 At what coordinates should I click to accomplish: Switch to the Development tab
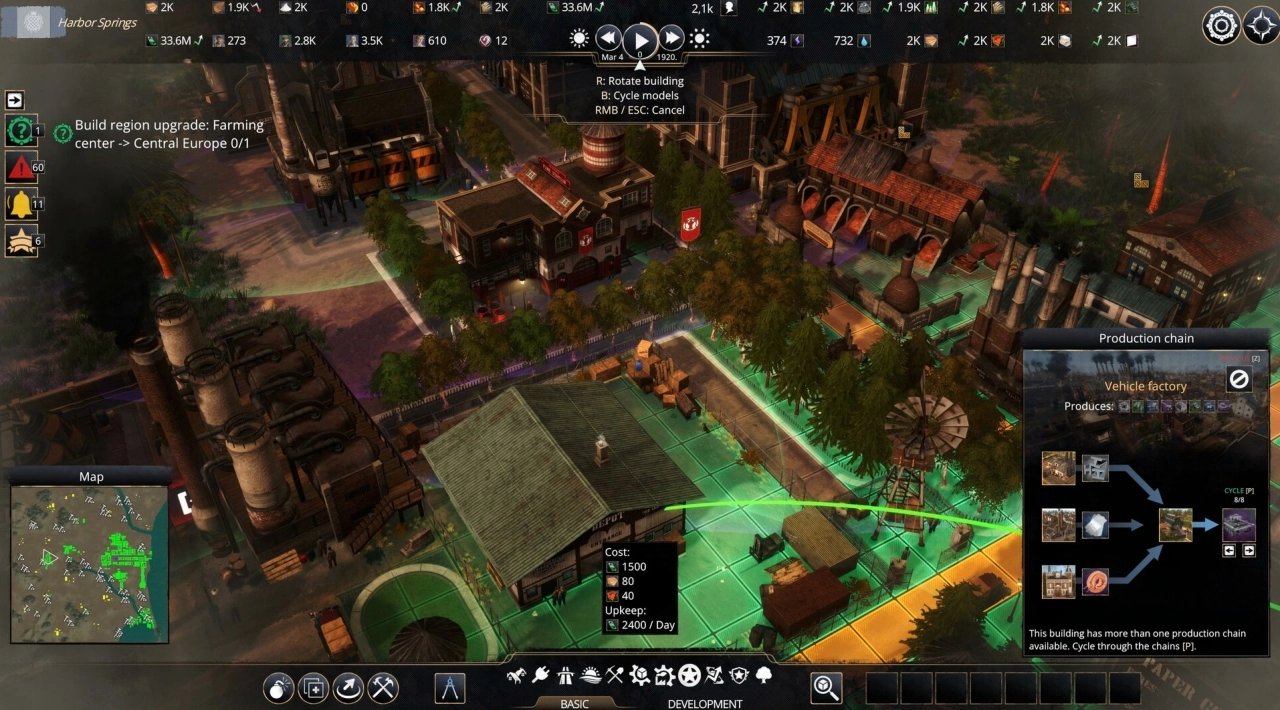[x=705, y=703]
